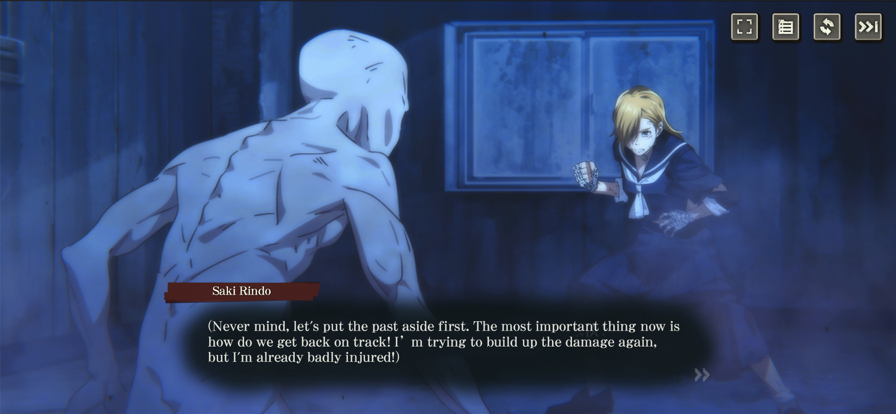Toggle auto-play with the circular arrows button
This screenshot has height=414, width=896.
826,27
